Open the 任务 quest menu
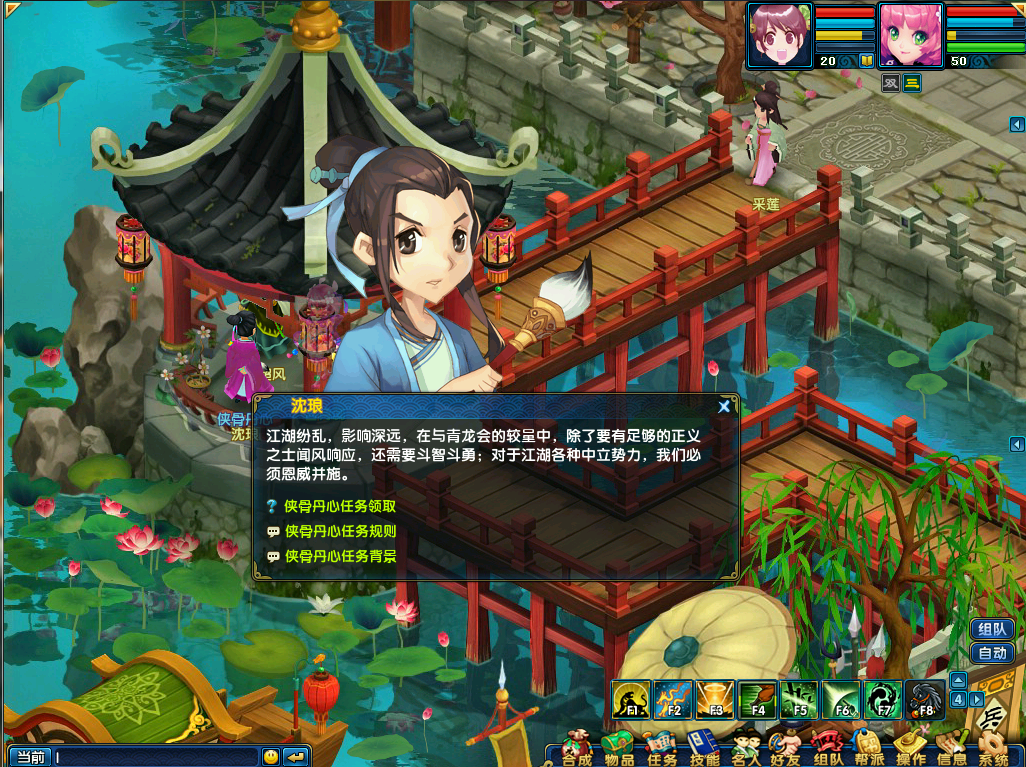 click(x=662, y=750)
